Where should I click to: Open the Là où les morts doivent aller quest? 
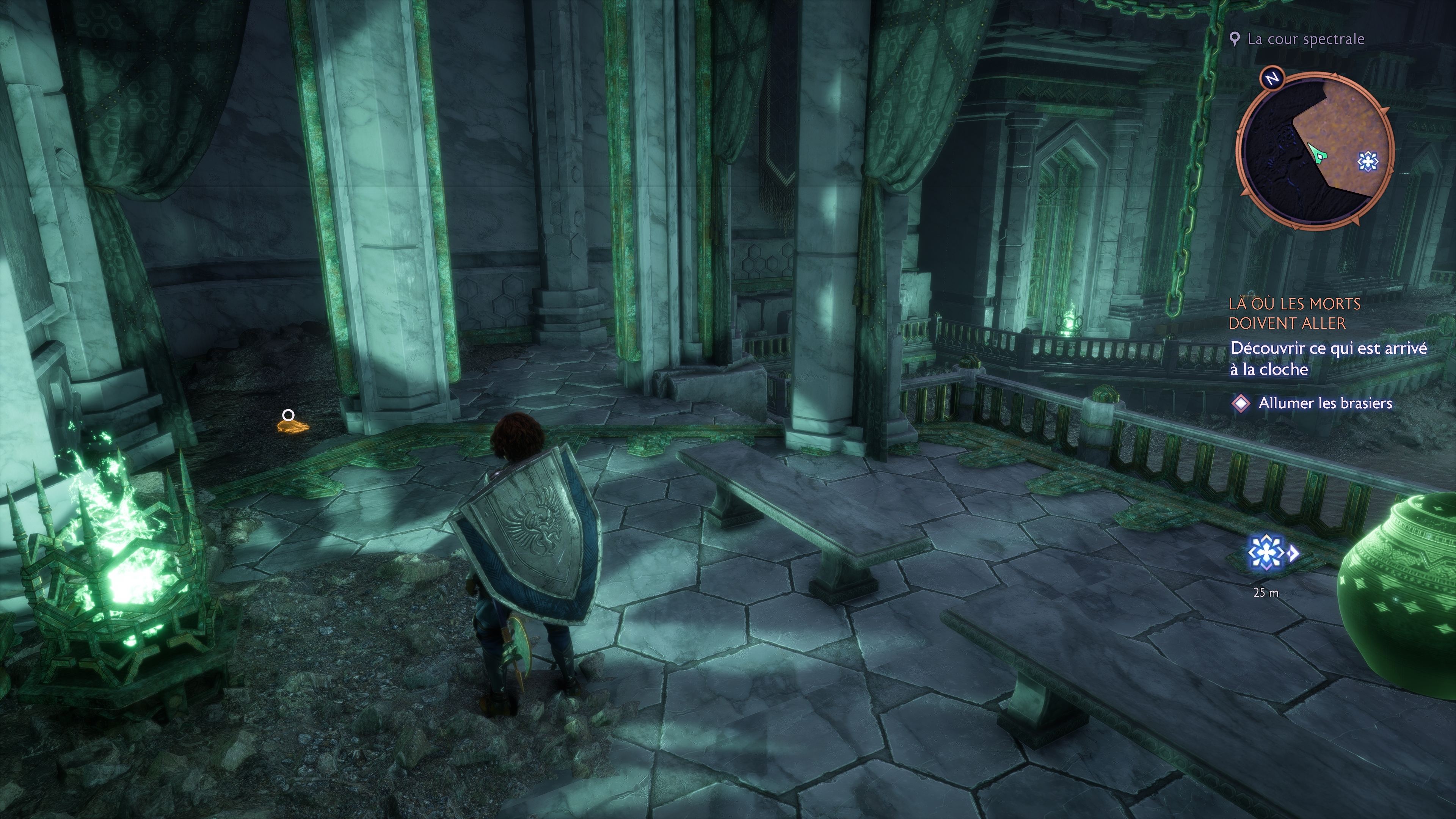pyautogui.click(x=1294, y=314)
